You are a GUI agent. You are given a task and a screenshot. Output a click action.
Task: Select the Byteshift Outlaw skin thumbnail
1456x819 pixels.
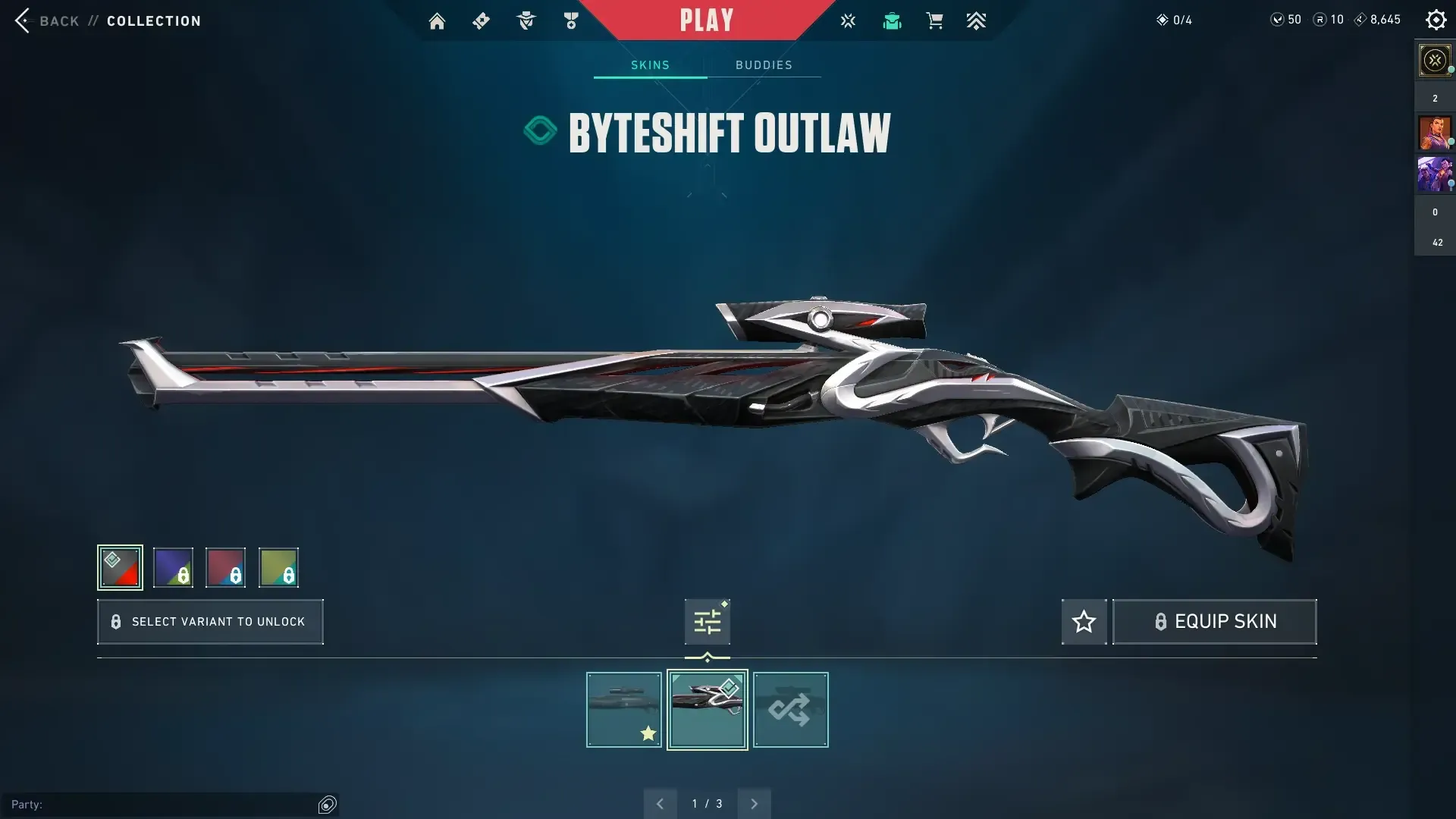click(x=707, y=710)
